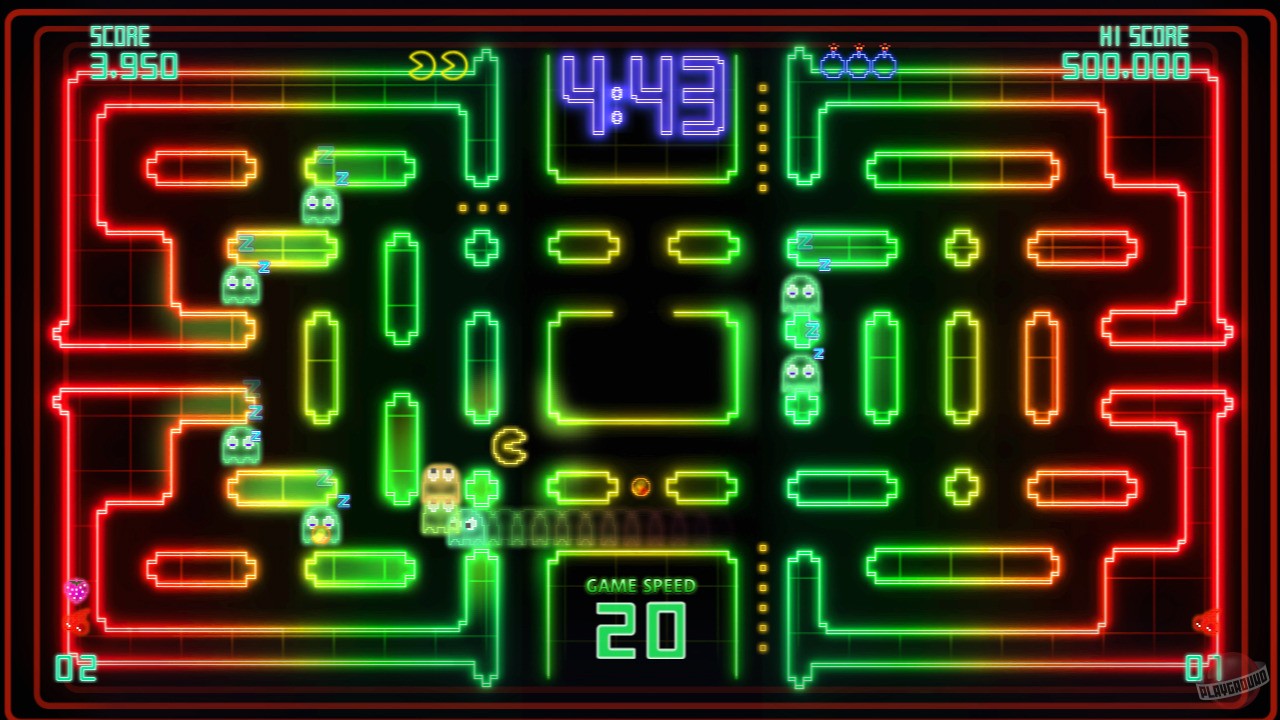Click the Pac-Man character in the maze

508,444
